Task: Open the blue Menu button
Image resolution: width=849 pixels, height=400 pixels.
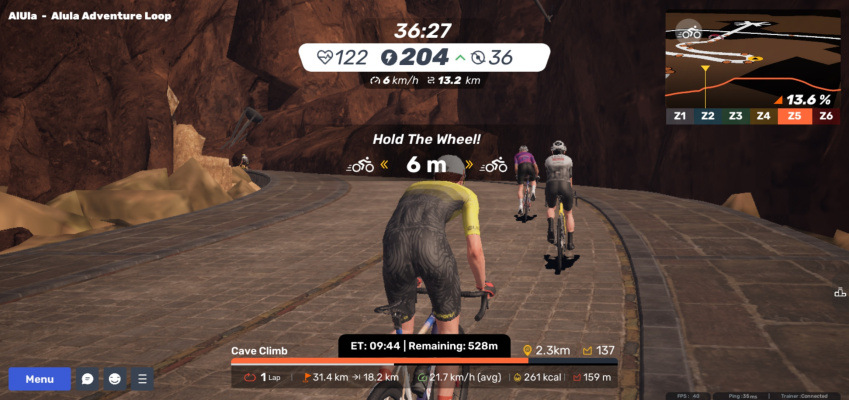Action: coord(40,379)
